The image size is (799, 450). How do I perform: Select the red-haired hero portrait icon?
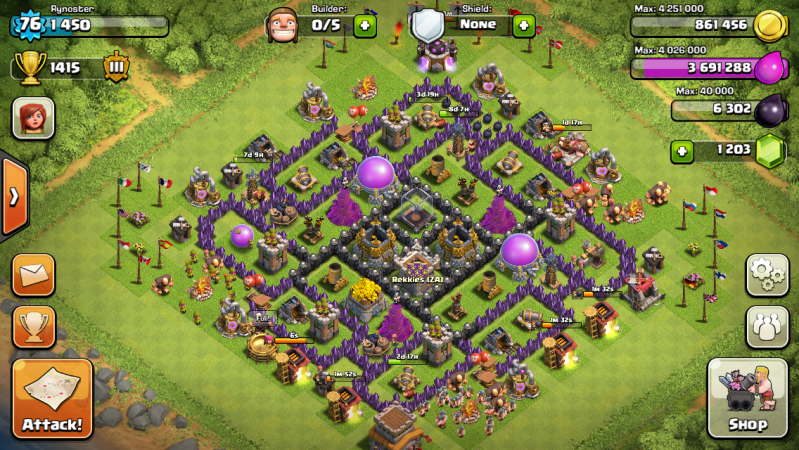coord(33,118)
